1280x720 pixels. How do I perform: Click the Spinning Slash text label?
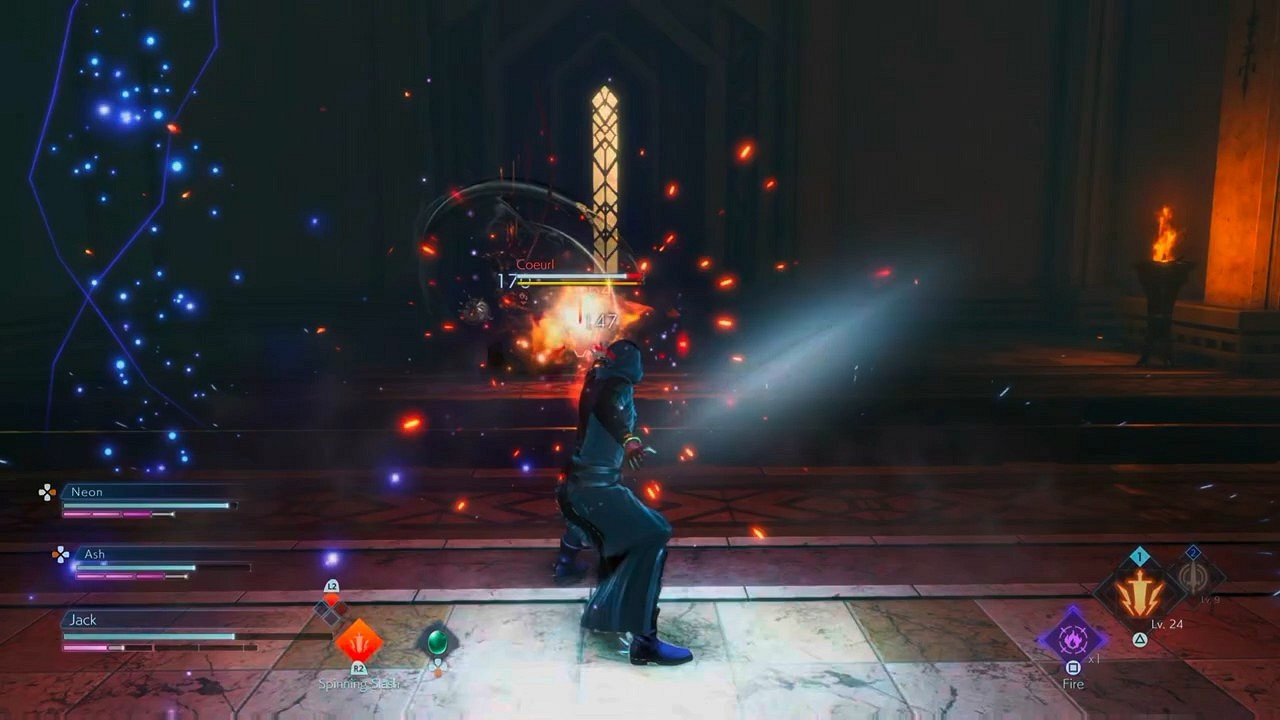tap(360, 683)
